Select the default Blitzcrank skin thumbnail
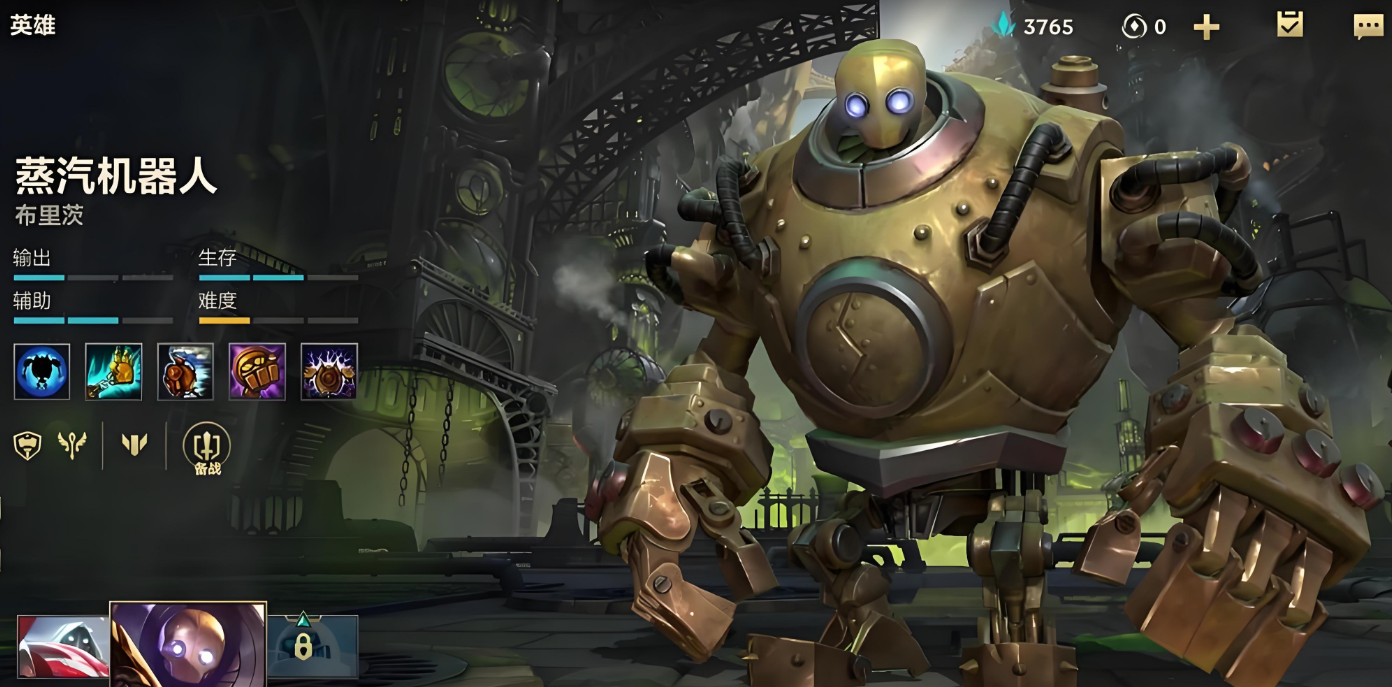1392x687 pixels. pos(188,644)
